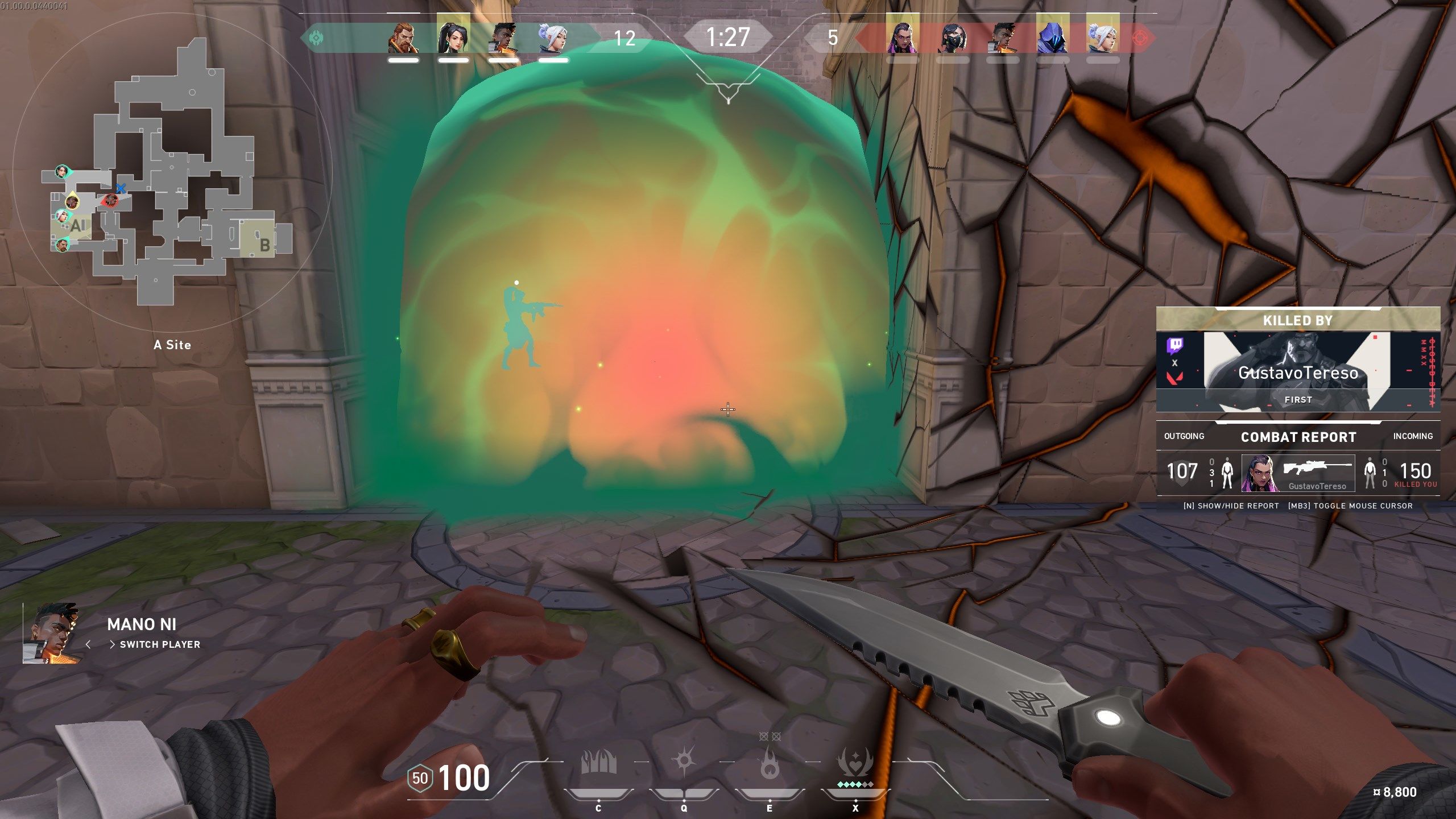This screenshot has width=1456, height=819.
Task: Choose the green team's Jett portrait
Action: pyautogui.click(x=553, y=38)
